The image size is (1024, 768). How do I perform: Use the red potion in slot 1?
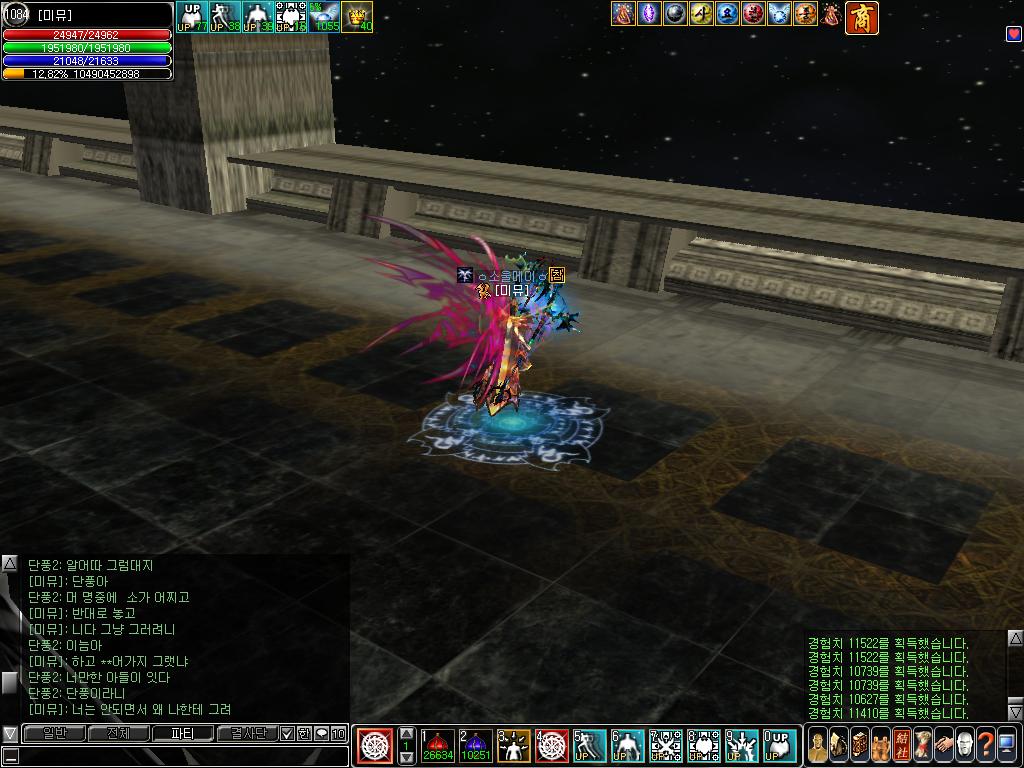[437, 746]
